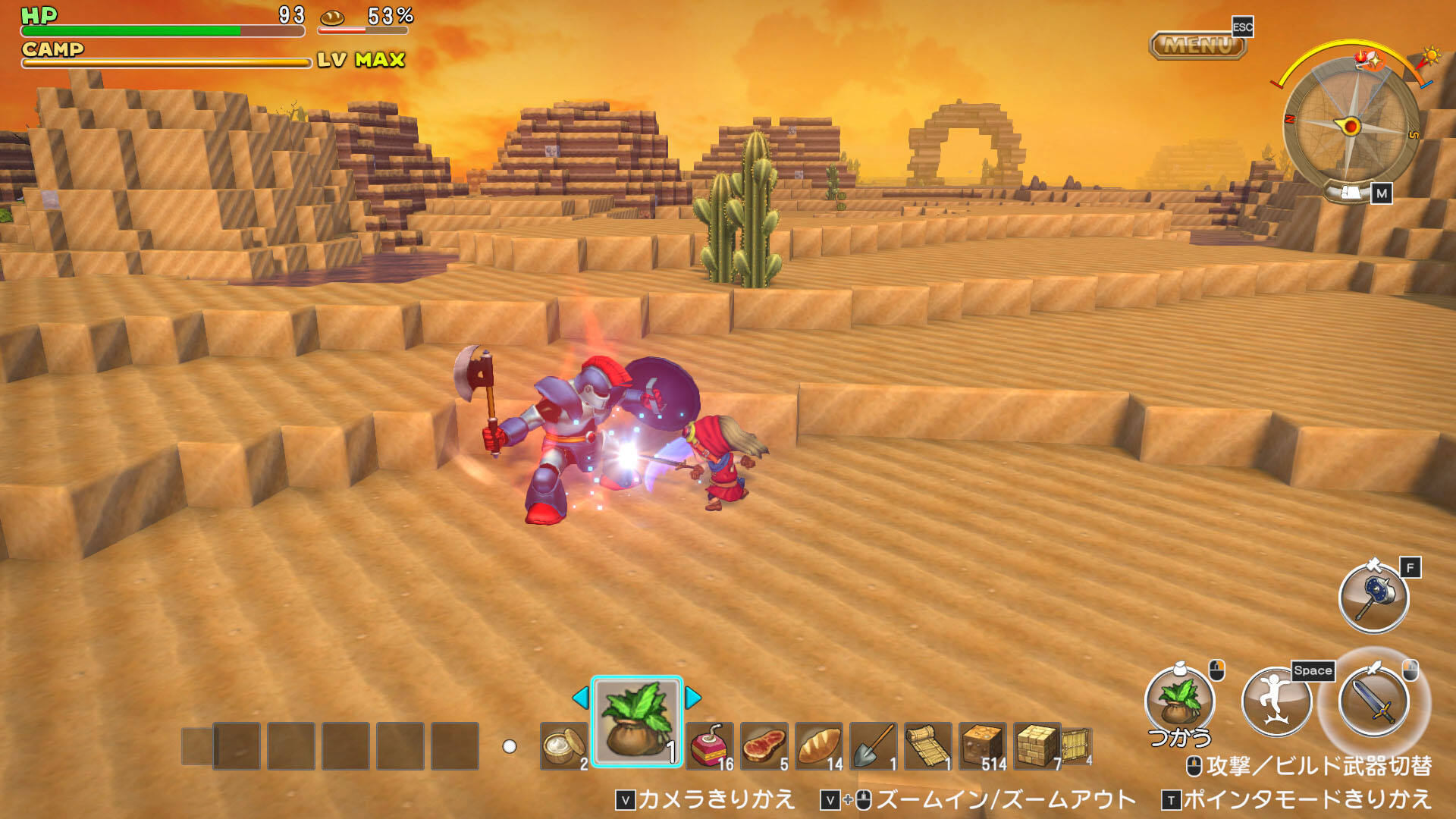Choose the straw mat scroll slot
1456x819 pixels.
tap(928, 746)
